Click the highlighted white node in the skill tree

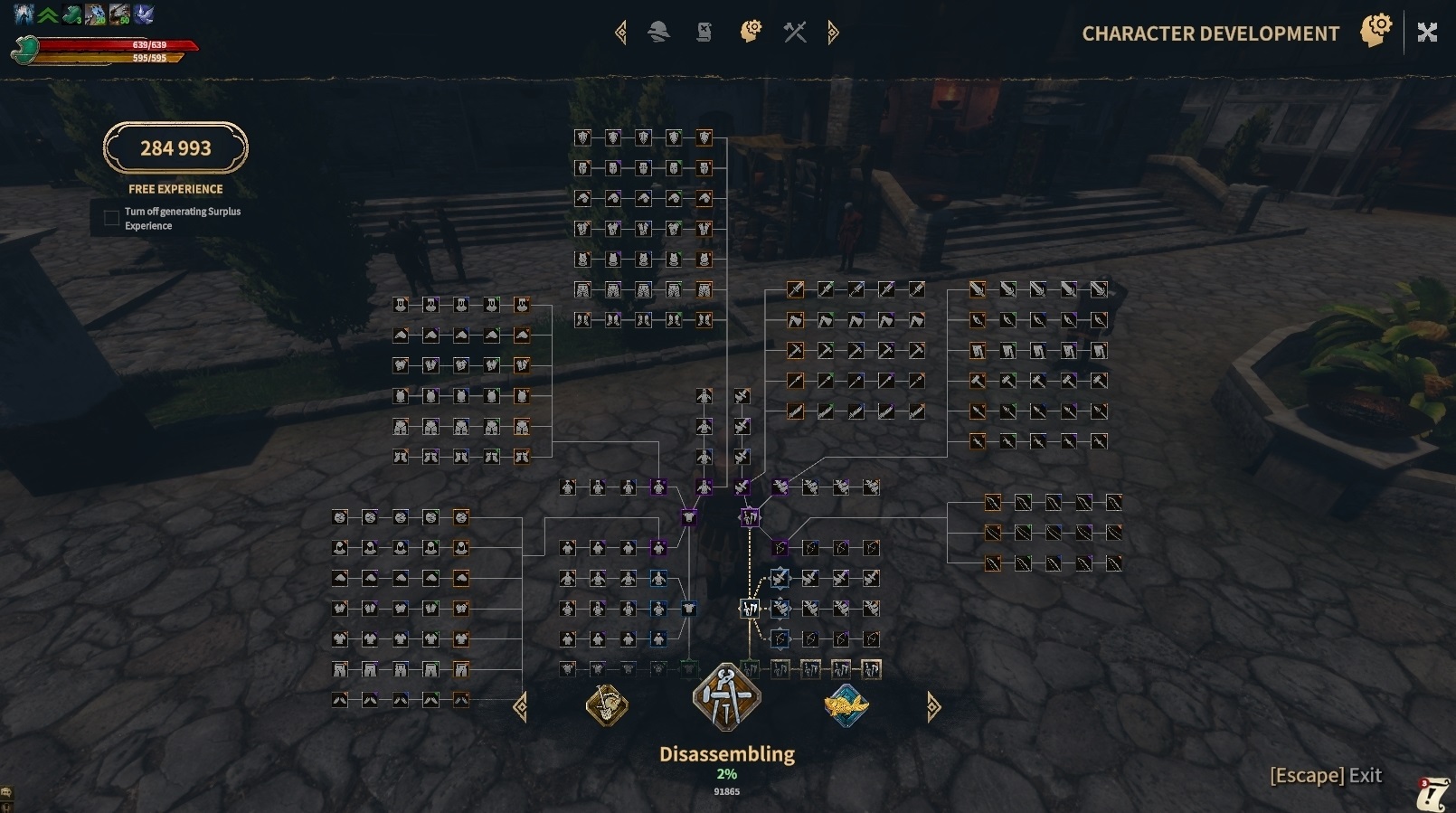tap(750, 609)
